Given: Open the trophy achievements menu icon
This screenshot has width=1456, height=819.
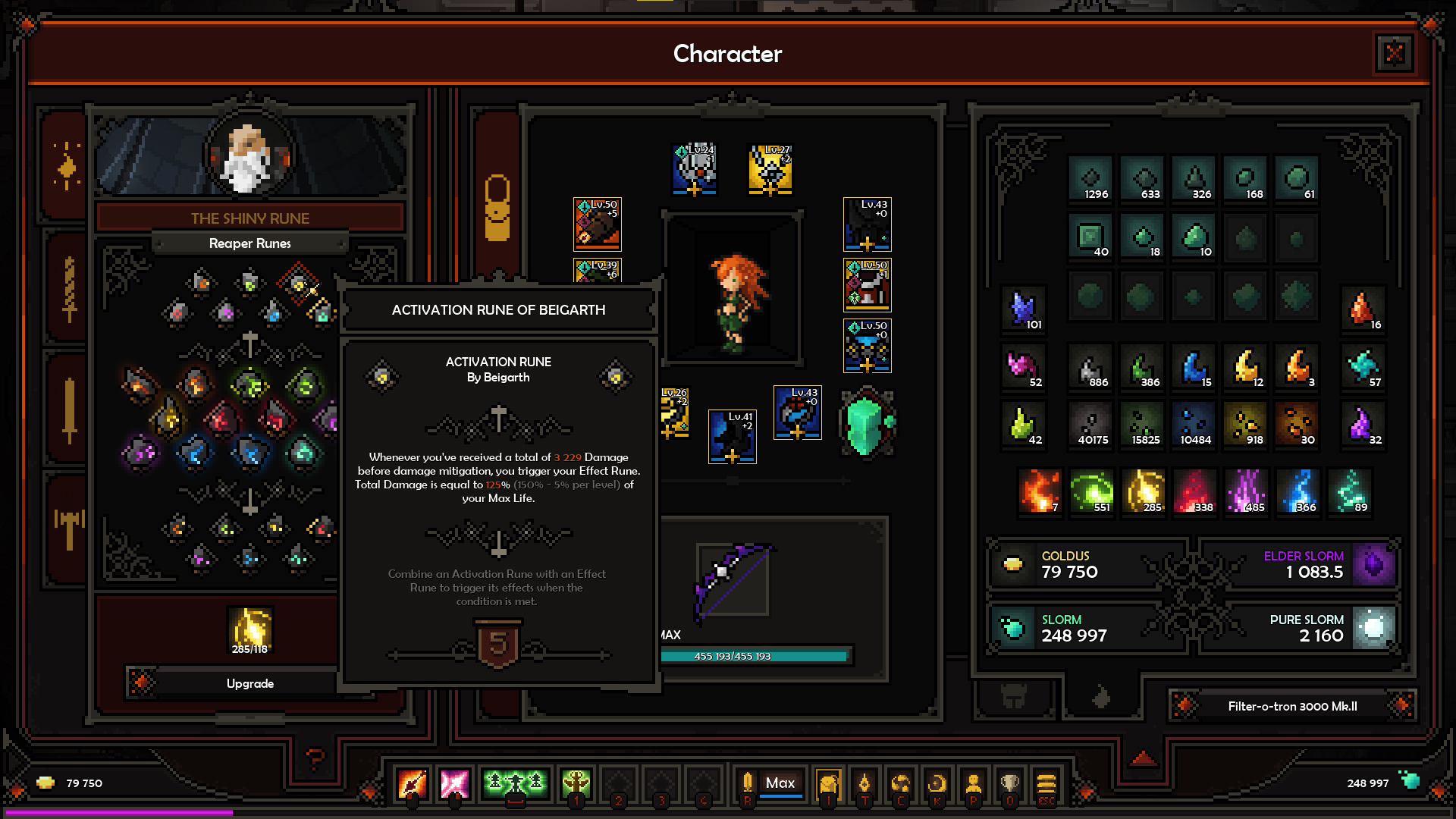Looking at the screenshot, I should point(1009,783).
